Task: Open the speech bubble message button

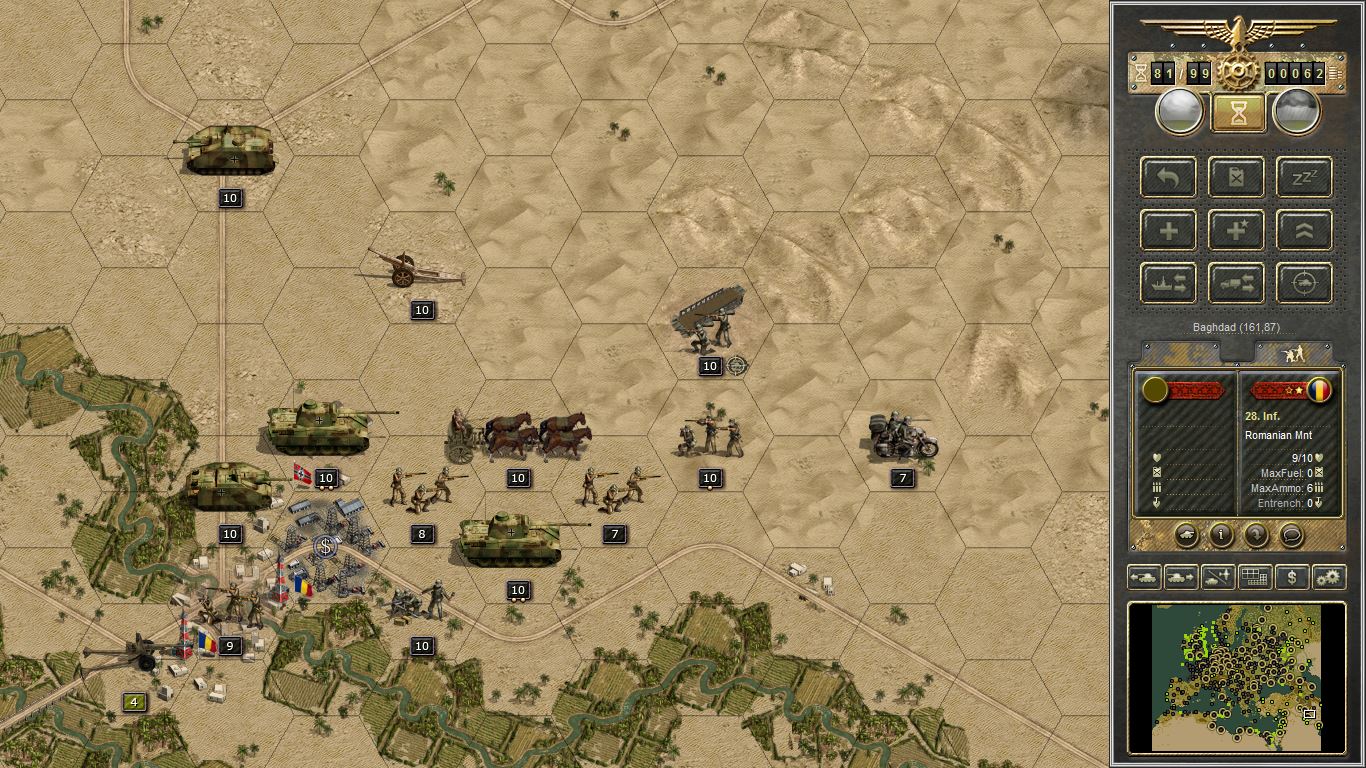Action: pos(1291,535)
